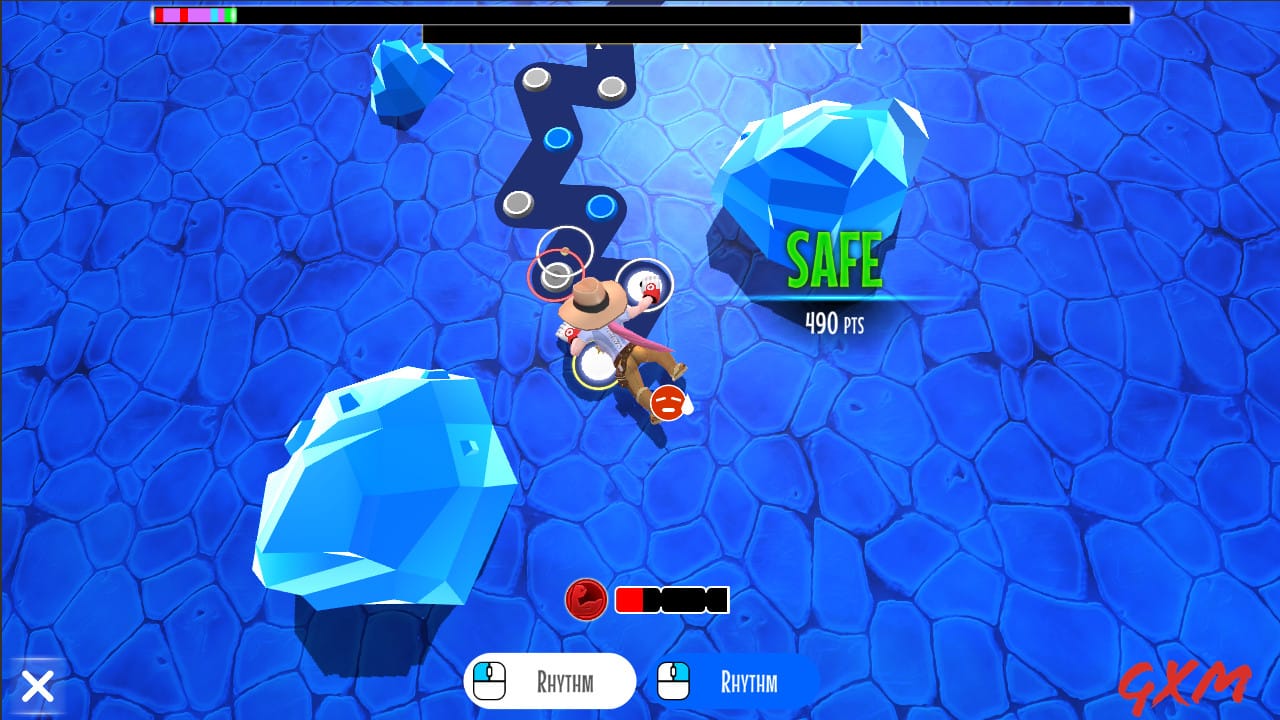
Task: Activate the red target glove on the climber's back
Action: coord(570,334)
